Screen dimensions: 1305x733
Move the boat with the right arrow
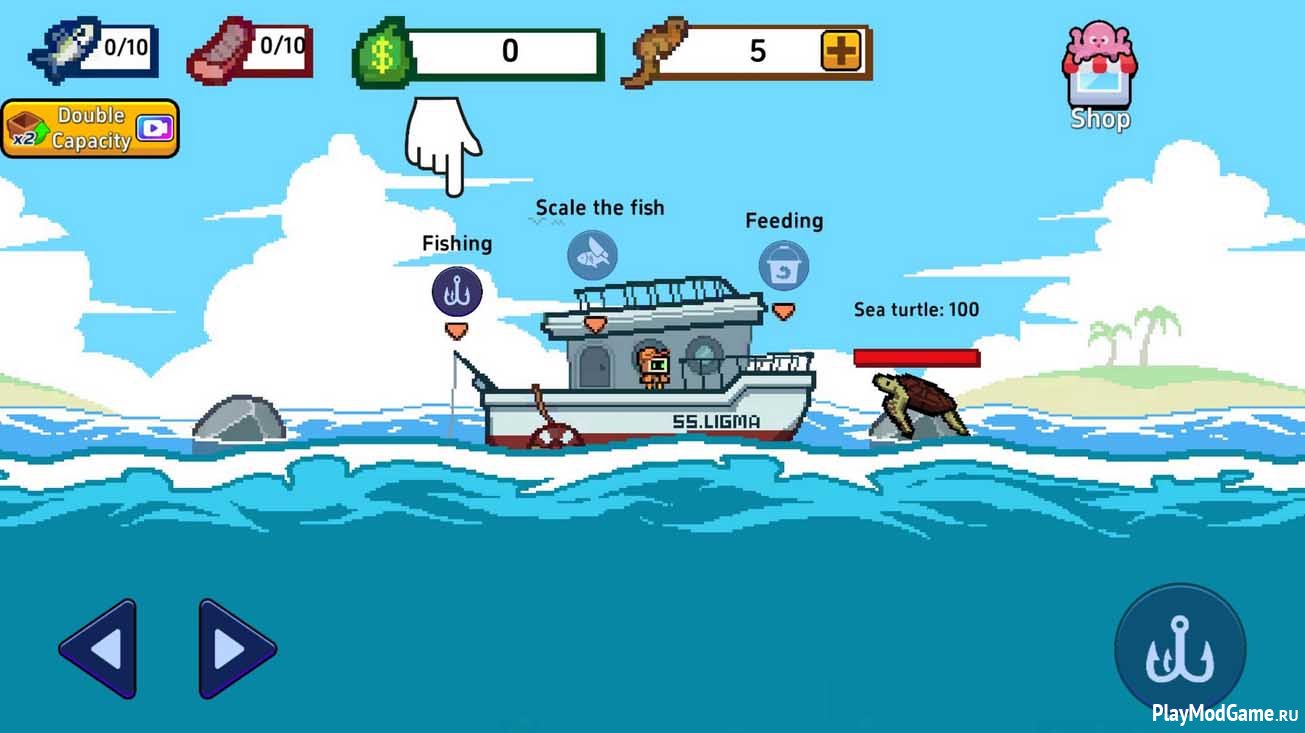pos(236,649)
